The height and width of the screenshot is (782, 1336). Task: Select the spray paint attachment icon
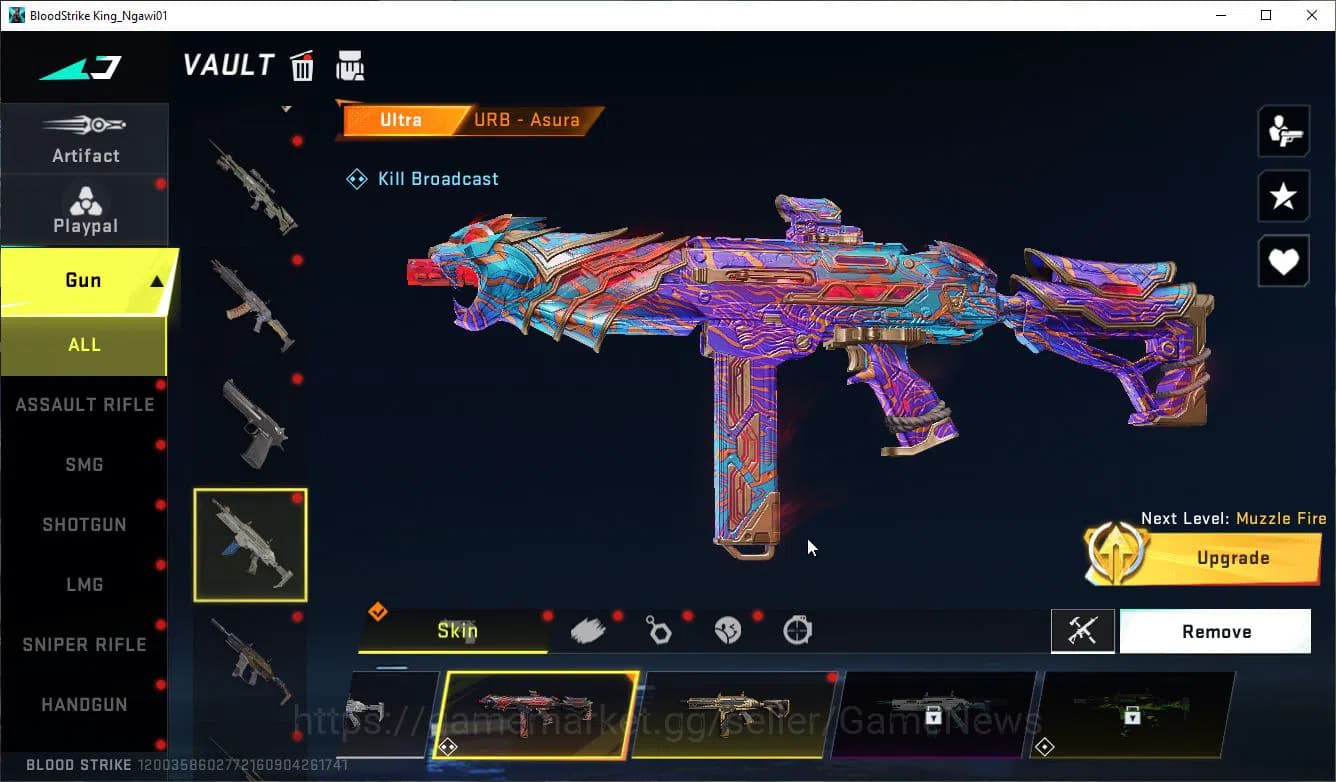pyautogui.click(x=589, y=629)
